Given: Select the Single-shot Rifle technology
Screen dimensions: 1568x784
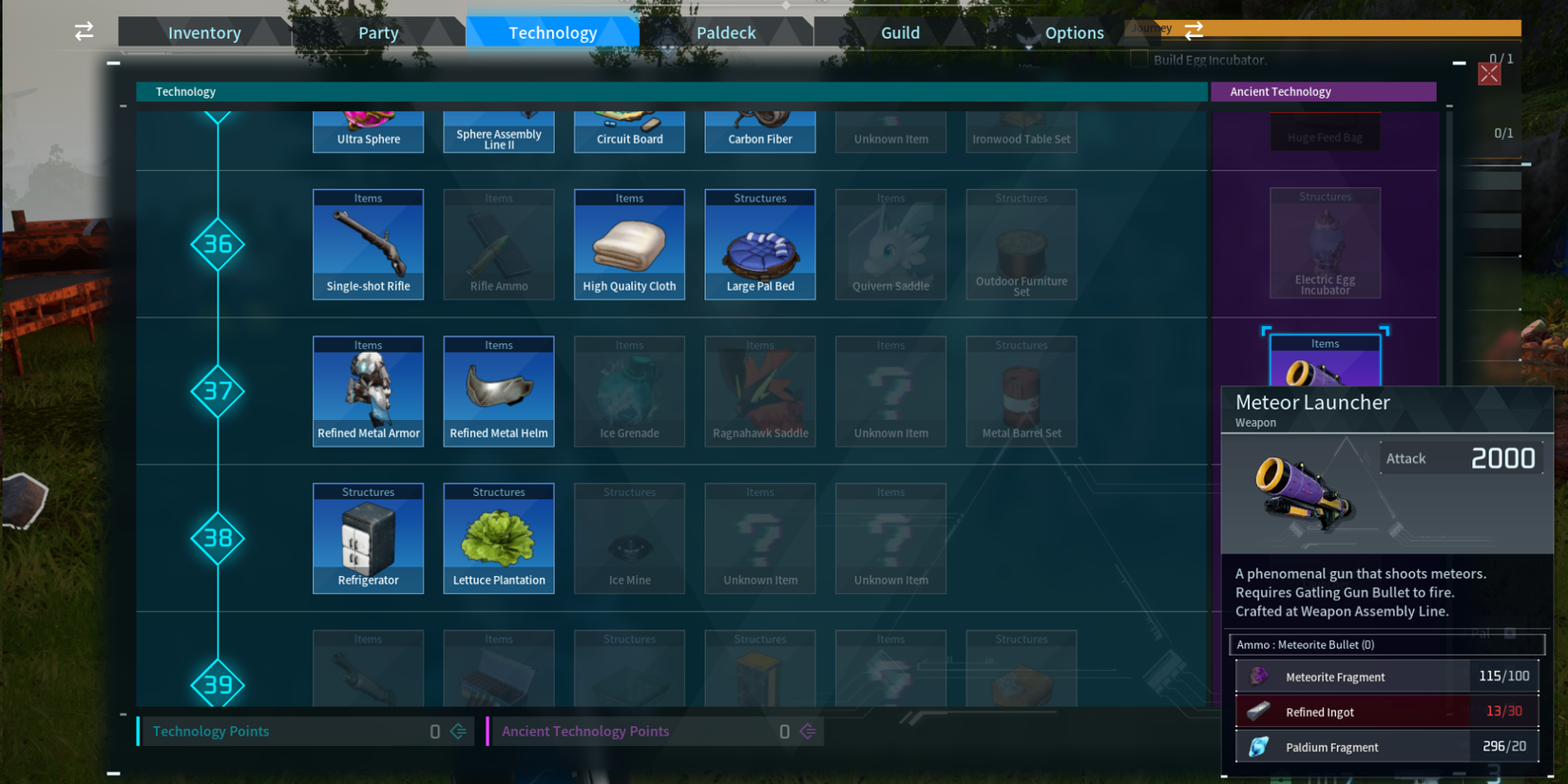Looking at the screenshot, I should click(368, 244).
